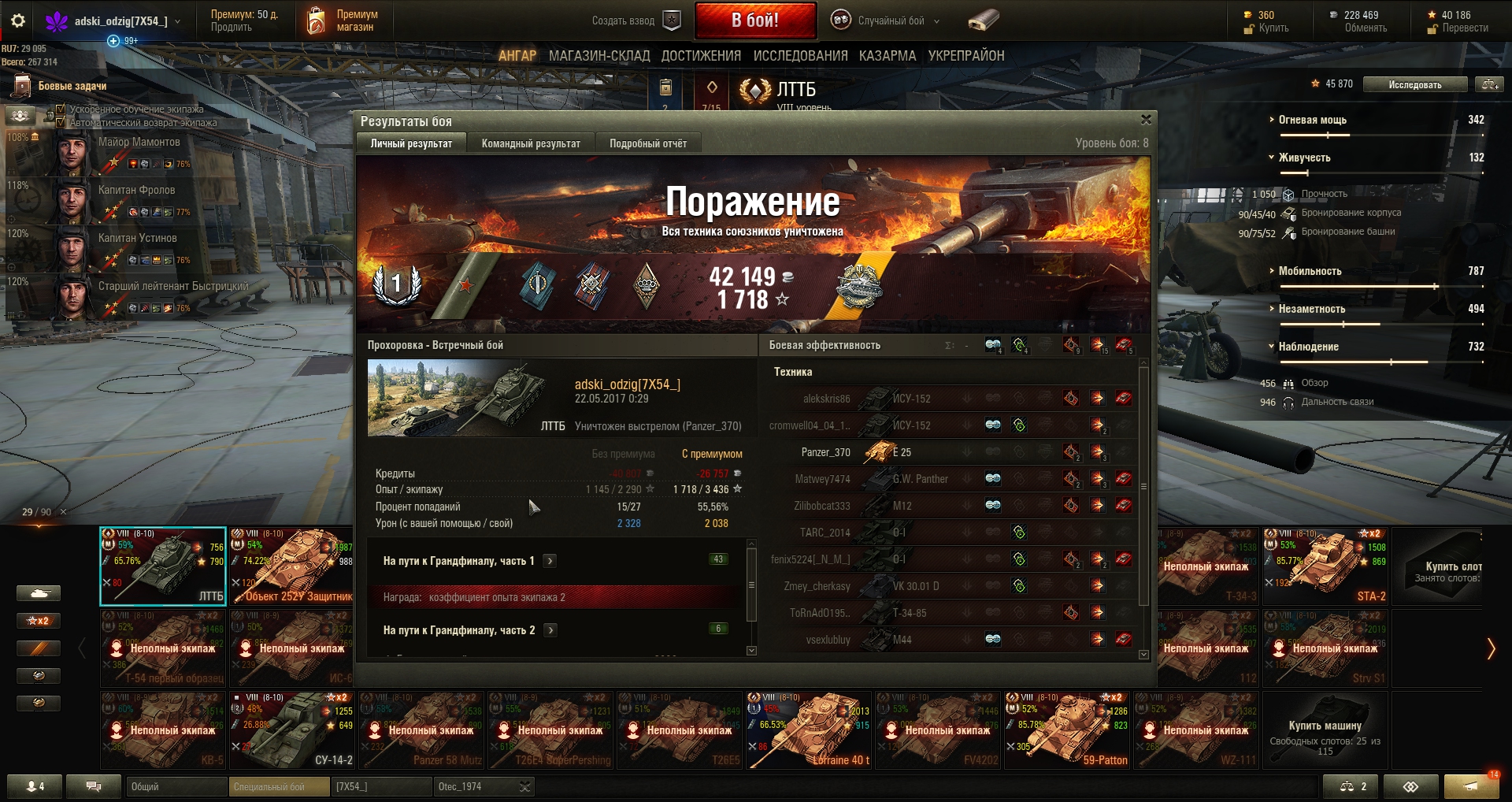Screen dimensions: 1512x802
Task: Open the Подробный отчёт tab
Action: [647, 143]
